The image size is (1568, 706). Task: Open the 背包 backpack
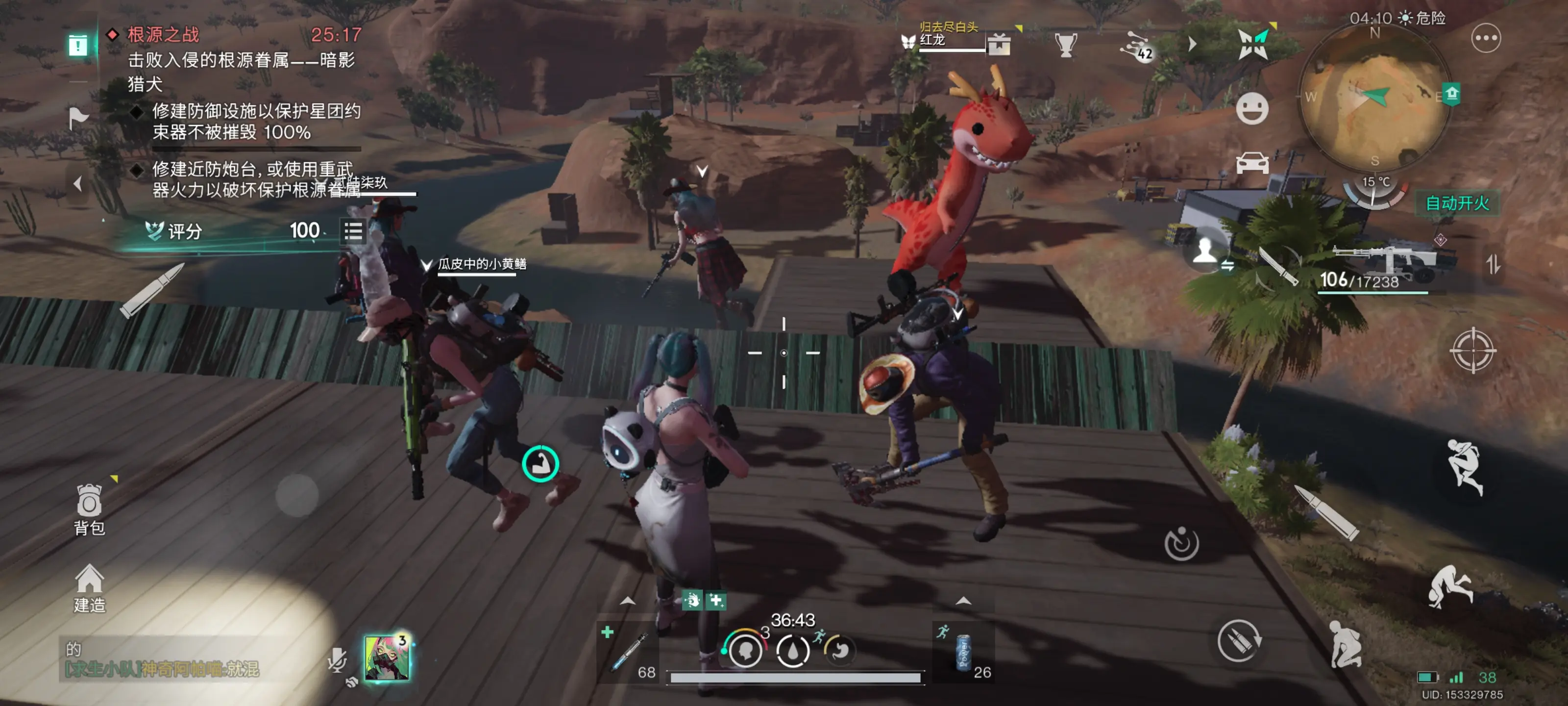click(89, 508)
